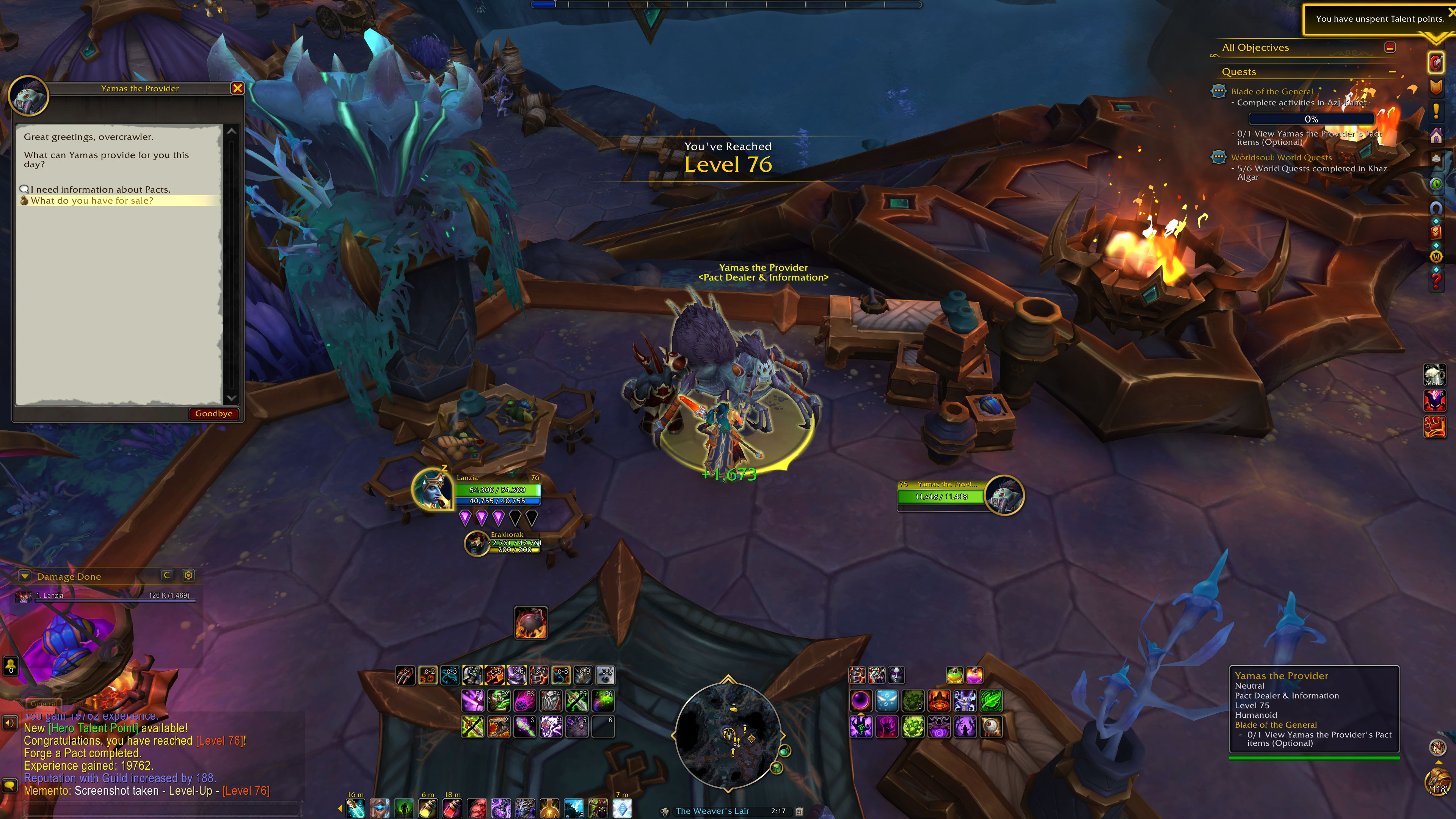Close the Yamas the Provider dialogue window
1456x819 pixels.
click(x=237, y=88)
